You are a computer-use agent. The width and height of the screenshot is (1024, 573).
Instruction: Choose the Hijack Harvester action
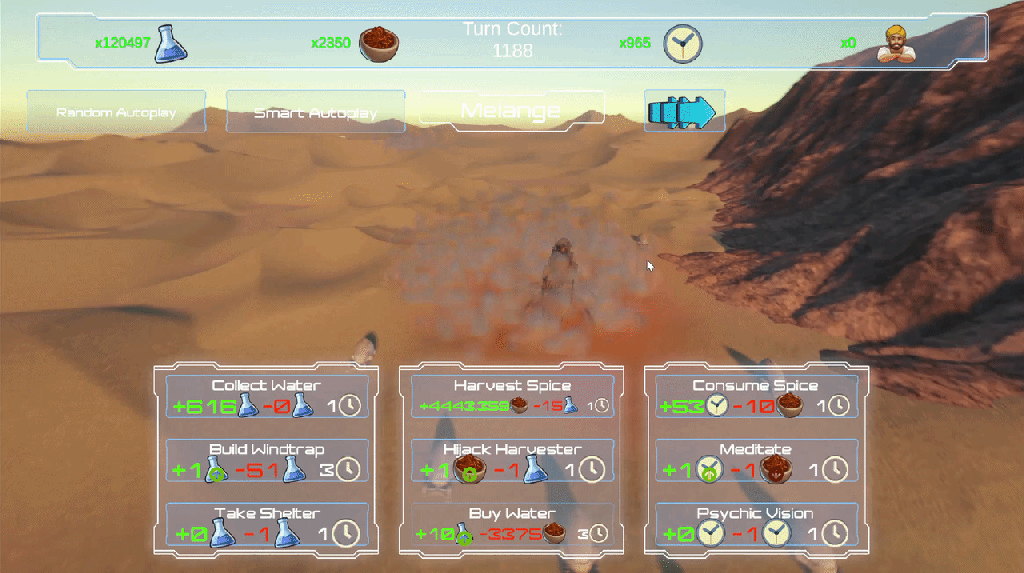(x=512, y=460)
